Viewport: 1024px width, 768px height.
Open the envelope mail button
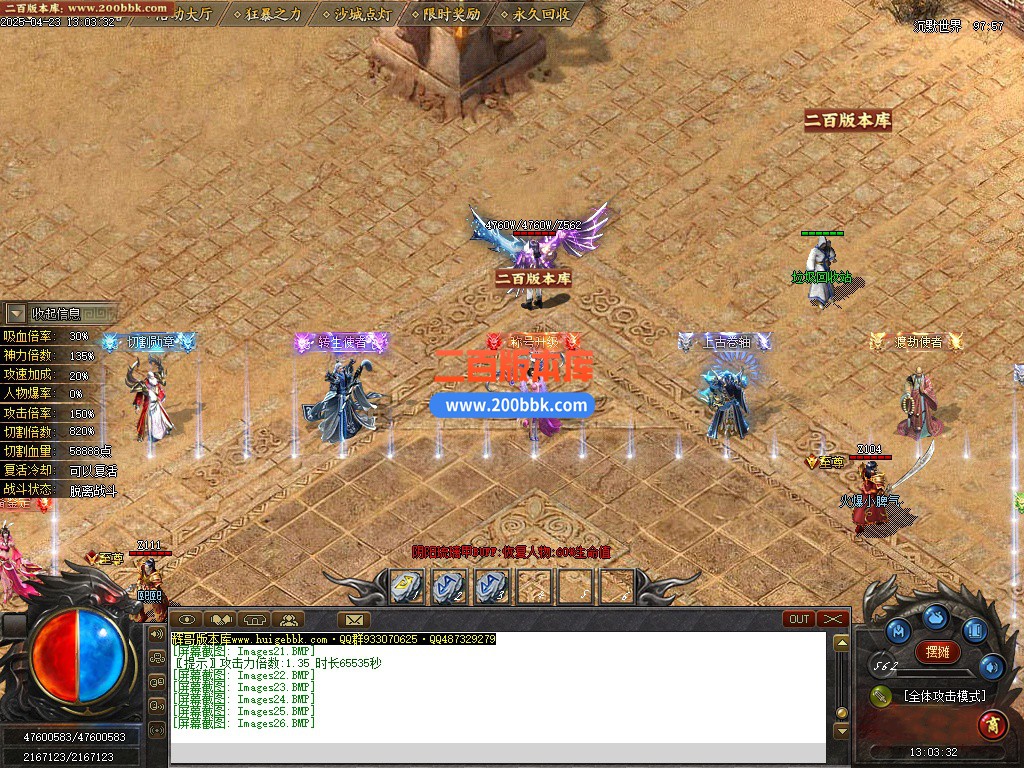pos(354,619)
